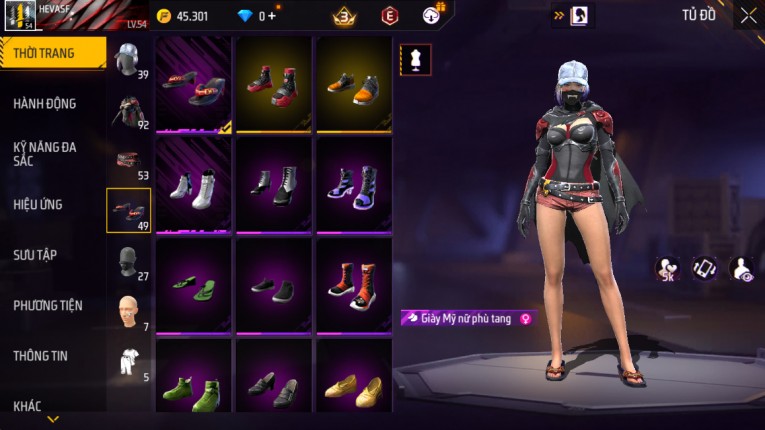This screenshot has height=430, width=765.
Task: Select the jacket subcategory with 92 items
Action: [x=127, y=110]
